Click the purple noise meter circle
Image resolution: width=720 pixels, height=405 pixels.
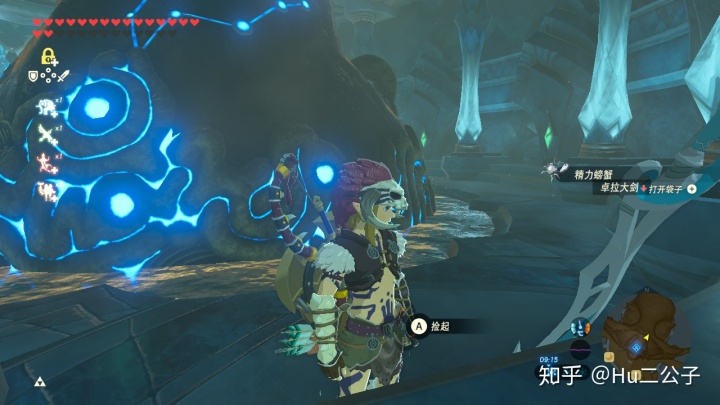point(580,350)
